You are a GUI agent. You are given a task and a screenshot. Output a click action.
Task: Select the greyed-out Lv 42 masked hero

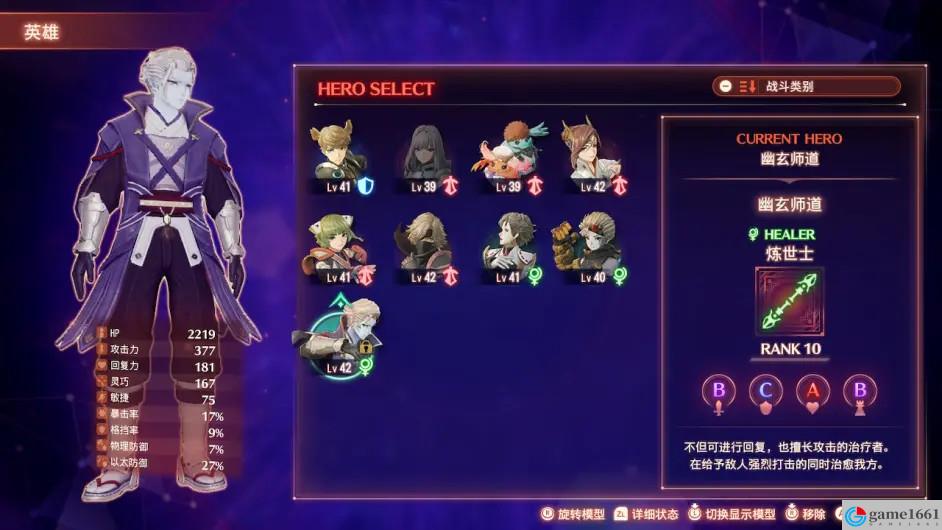coord(427,248)
